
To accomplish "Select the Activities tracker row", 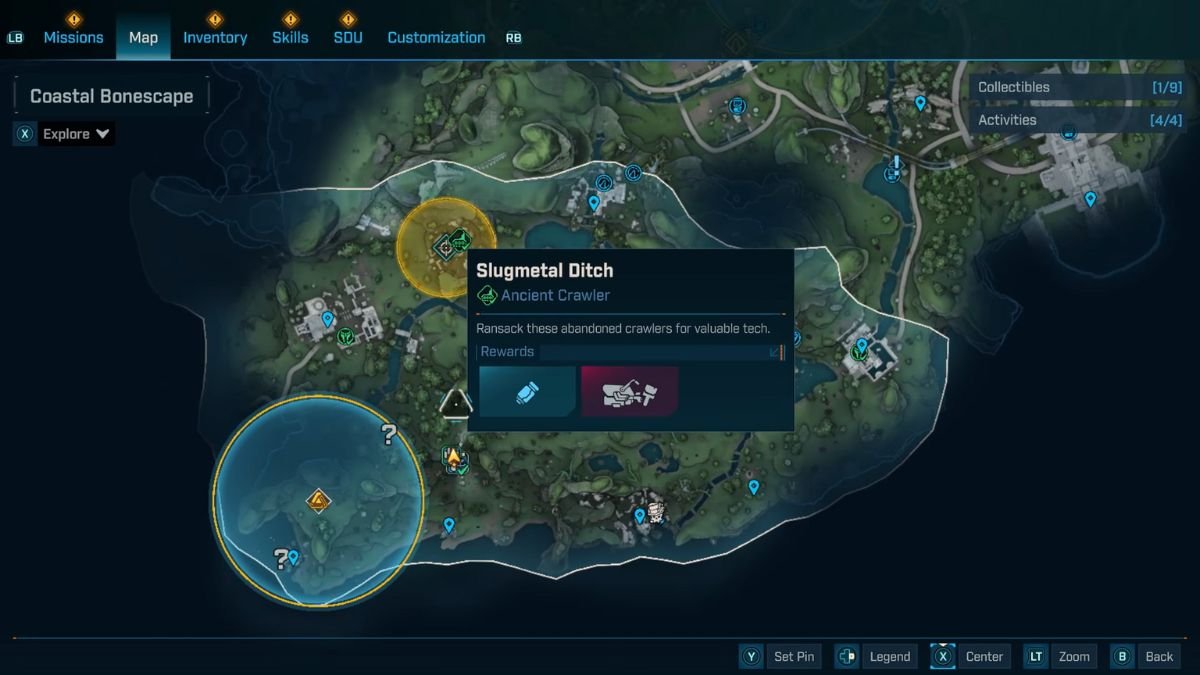I will pyautogui.click(x=1079, y=120).
